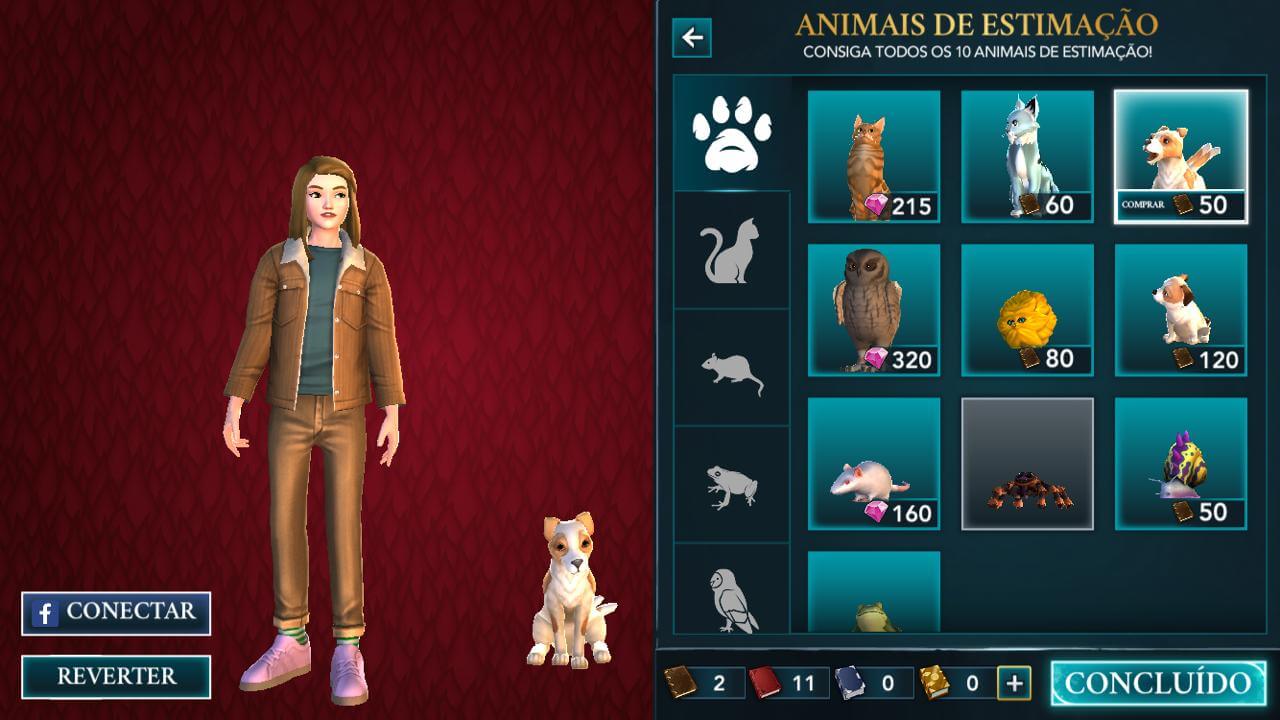
Task: Select the white rat costing 160 gems
Action: [x=874, y=463]
